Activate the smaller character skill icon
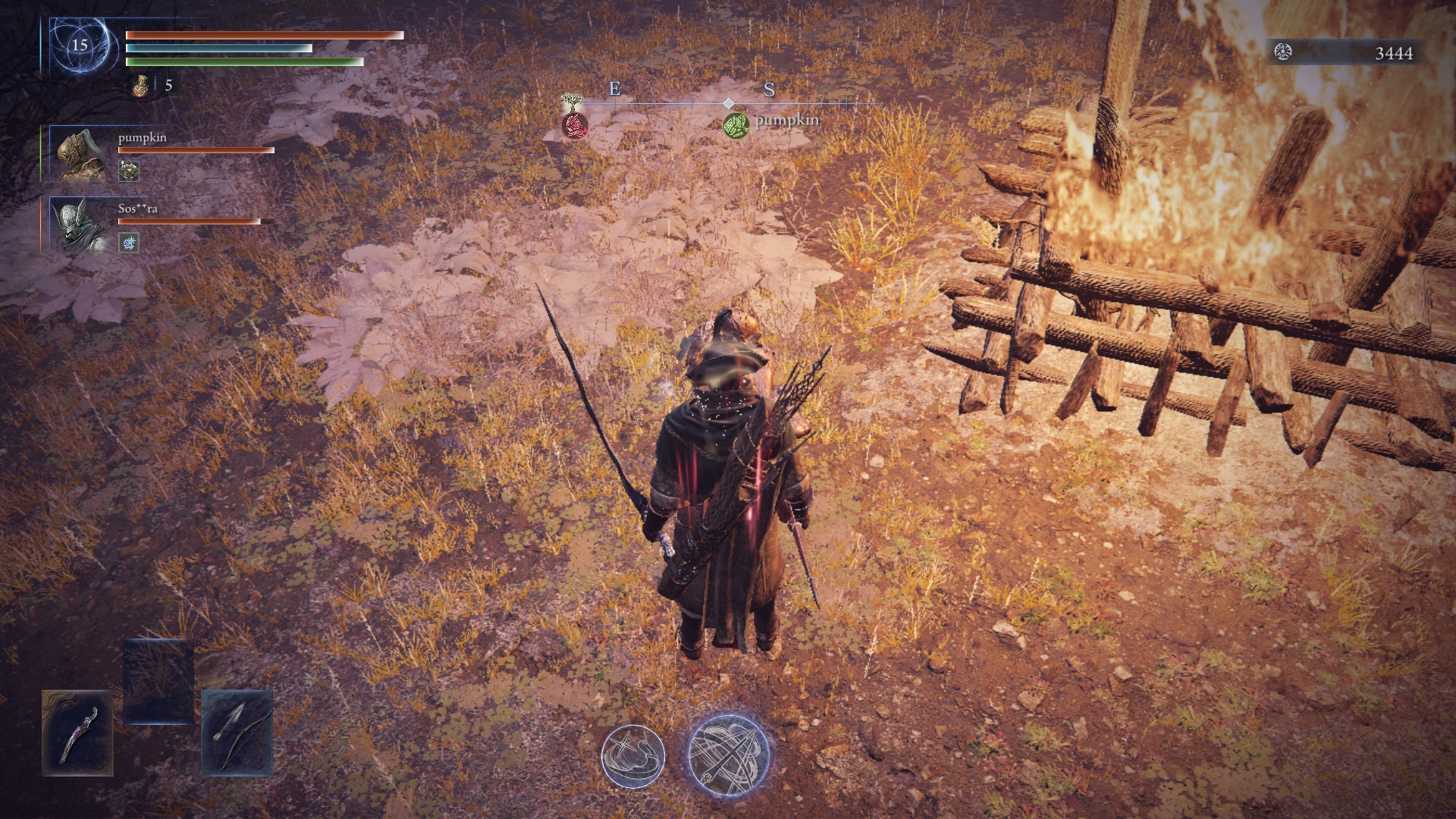 click(x=632, y=756)
